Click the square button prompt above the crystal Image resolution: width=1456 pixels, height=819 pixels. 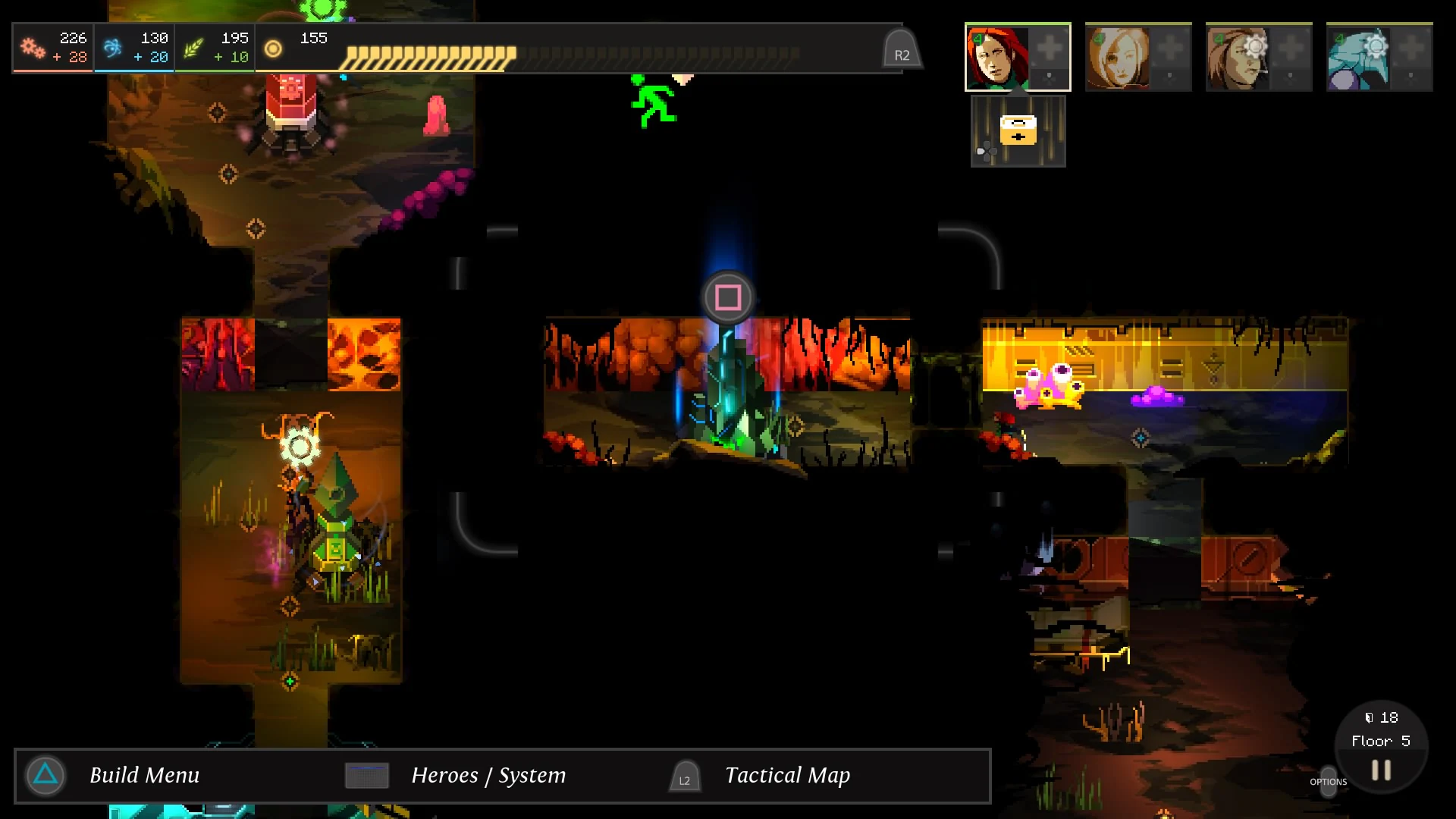click(x=727, y=297)
